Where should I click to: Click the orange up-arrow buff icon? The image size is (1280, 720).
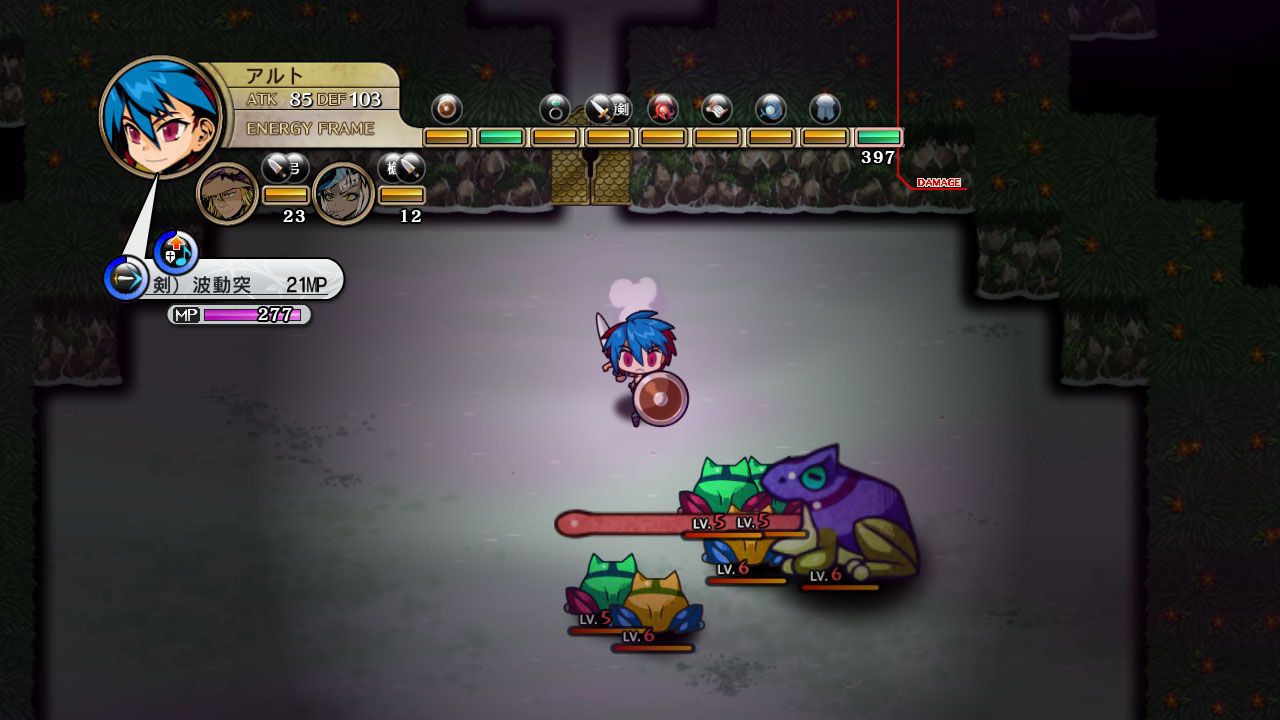175,243
